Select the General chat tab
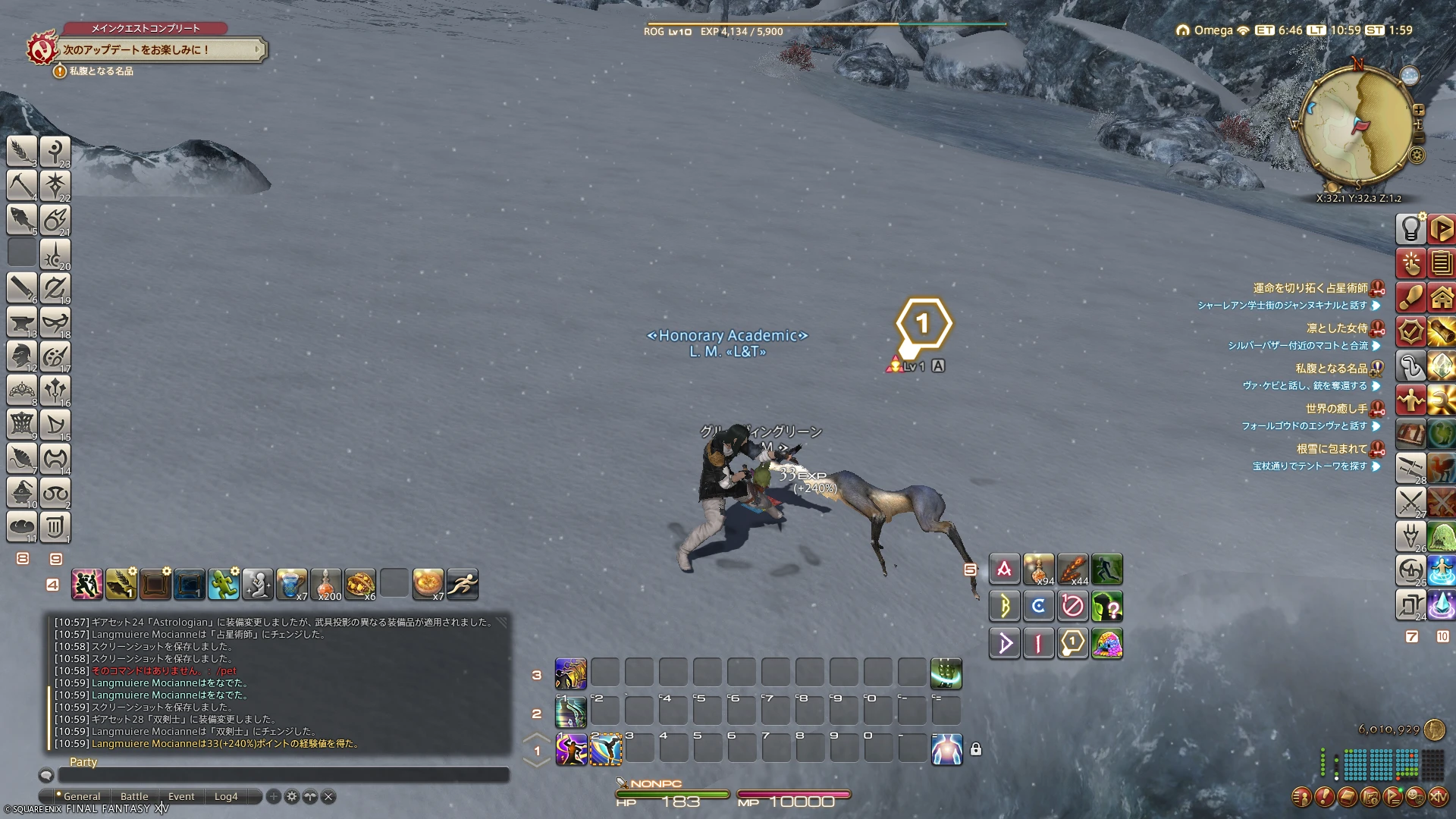 point(81,796)
